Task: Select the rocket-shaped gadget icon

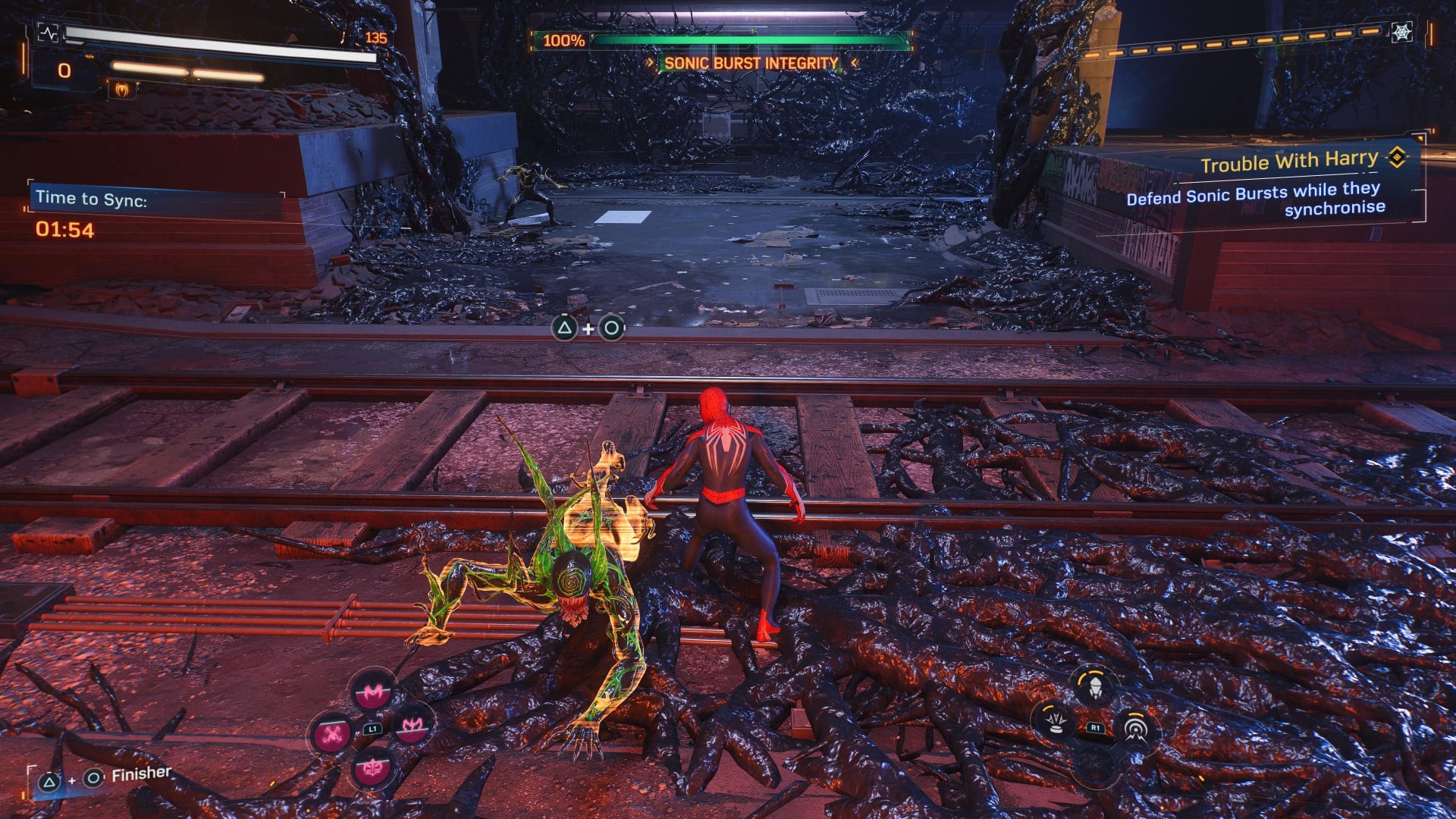Action: point(1094,688)
